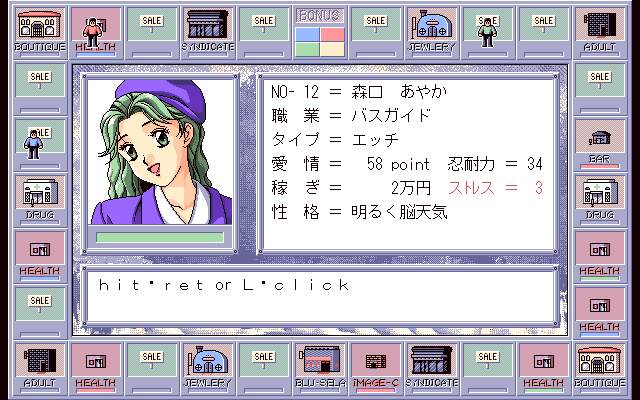Select the BLU-SELA shop tile
The height and width of the screenshot is (400, 640).
coord(320,366)
